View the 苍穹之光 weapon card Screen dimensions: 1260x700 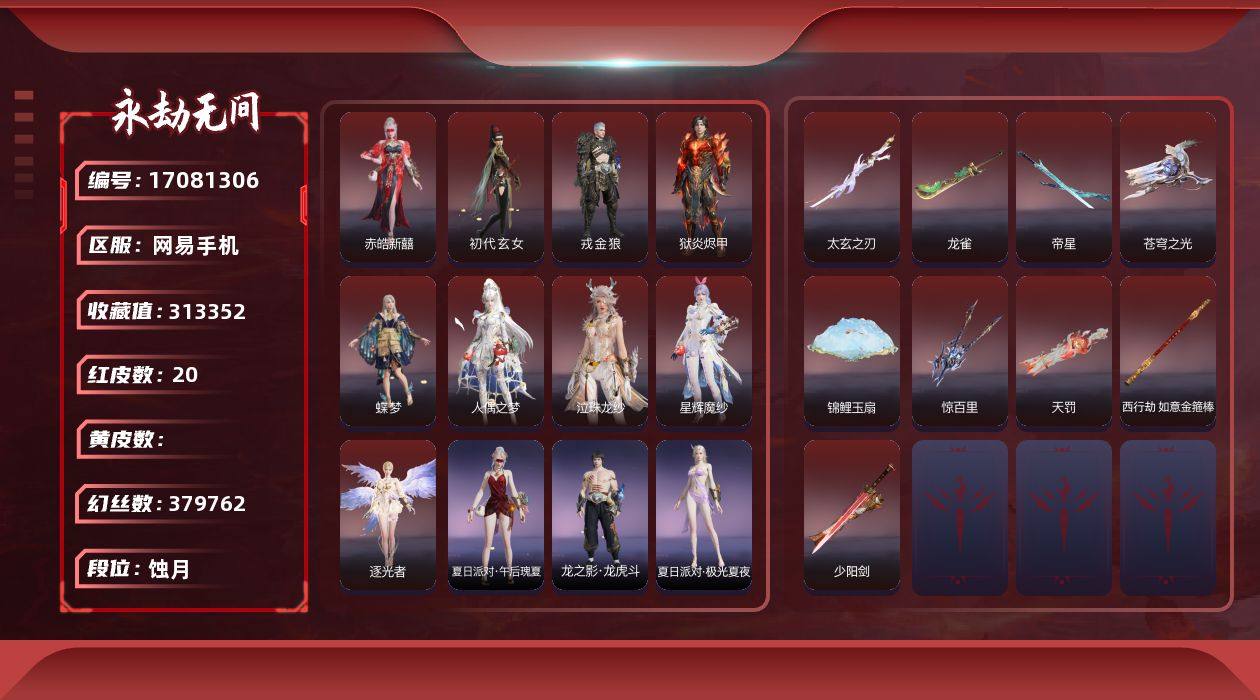click(1168, 187)
